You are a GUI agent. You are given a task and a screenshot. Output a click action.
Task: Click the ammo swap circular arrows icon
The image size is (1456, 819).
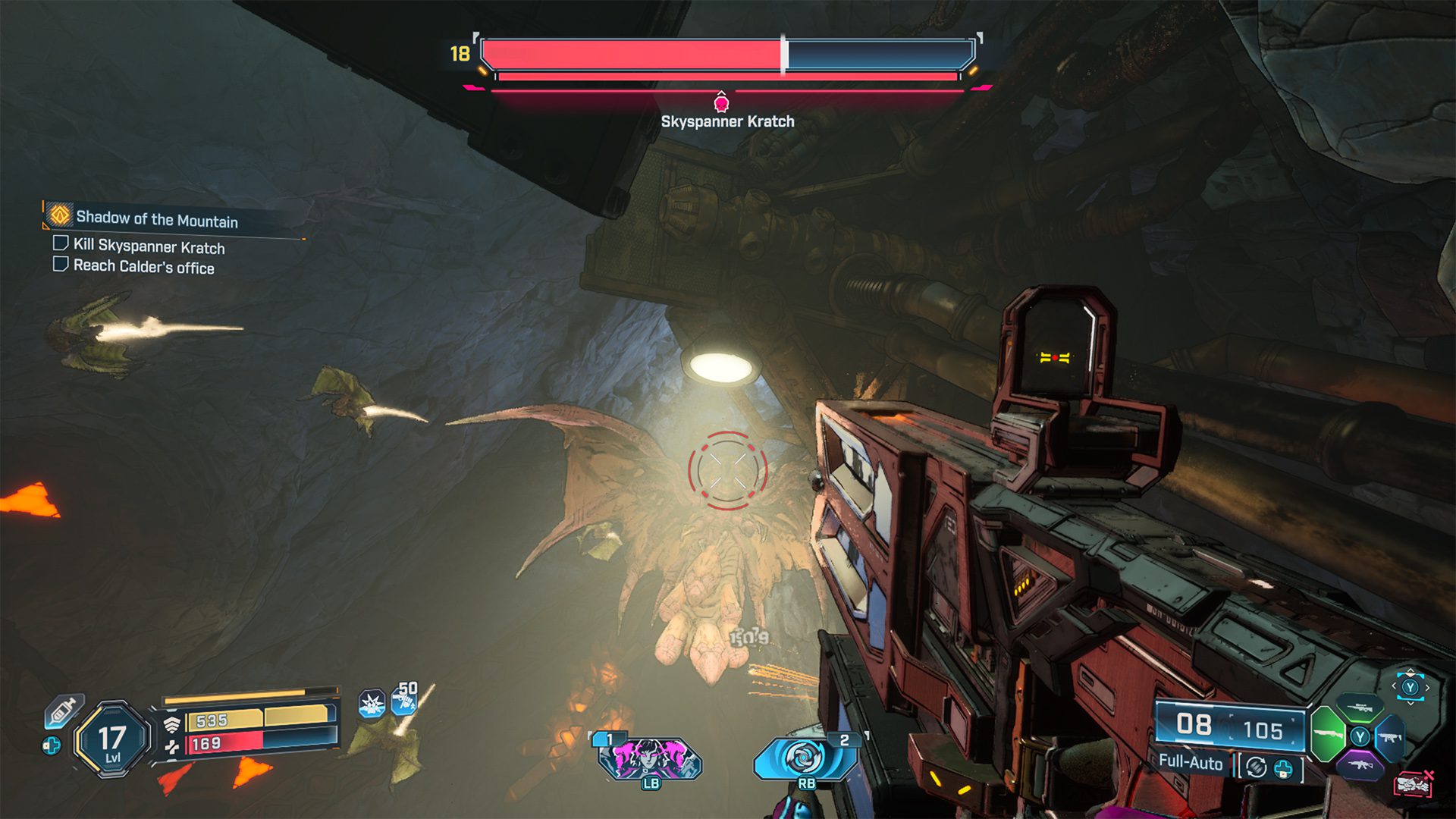click(1256, 767)
